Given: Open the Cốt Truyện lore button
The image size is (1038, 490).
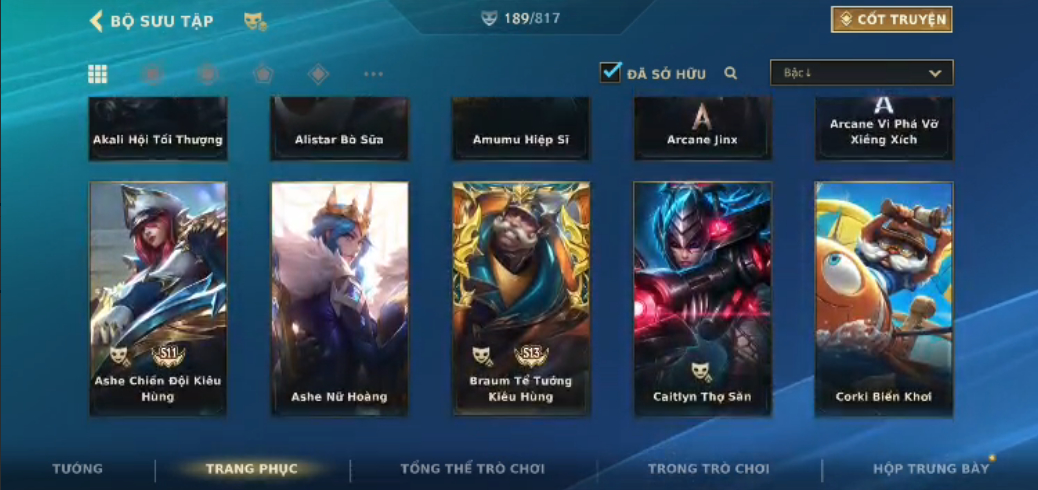Looking at the screenshot, I should (x=891, y=19).
